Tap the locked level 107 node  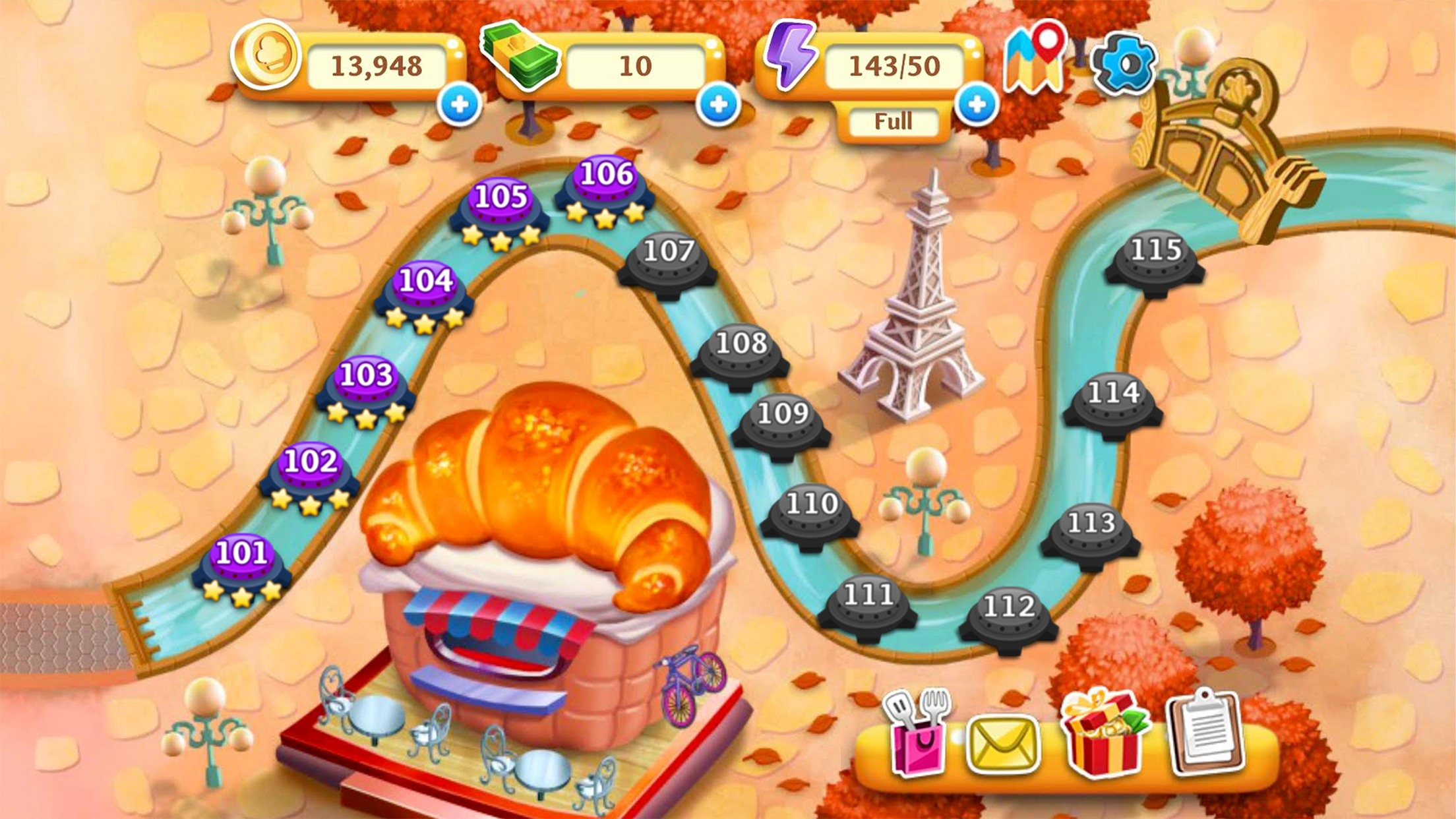pyautogui.click(x=668, y=262)
